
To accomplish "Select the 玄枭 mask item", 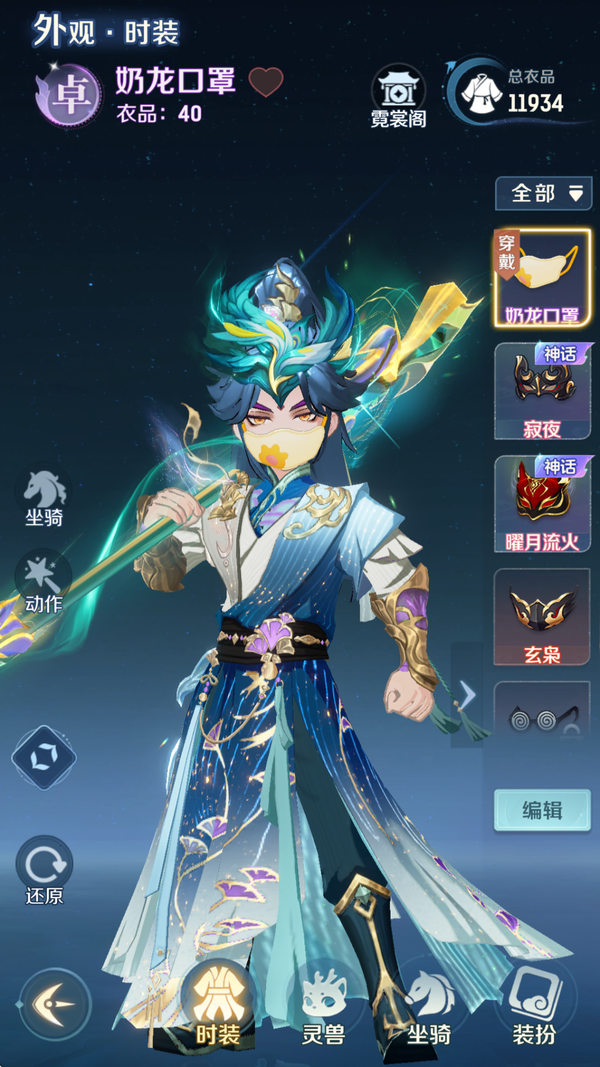I will 542,616.
